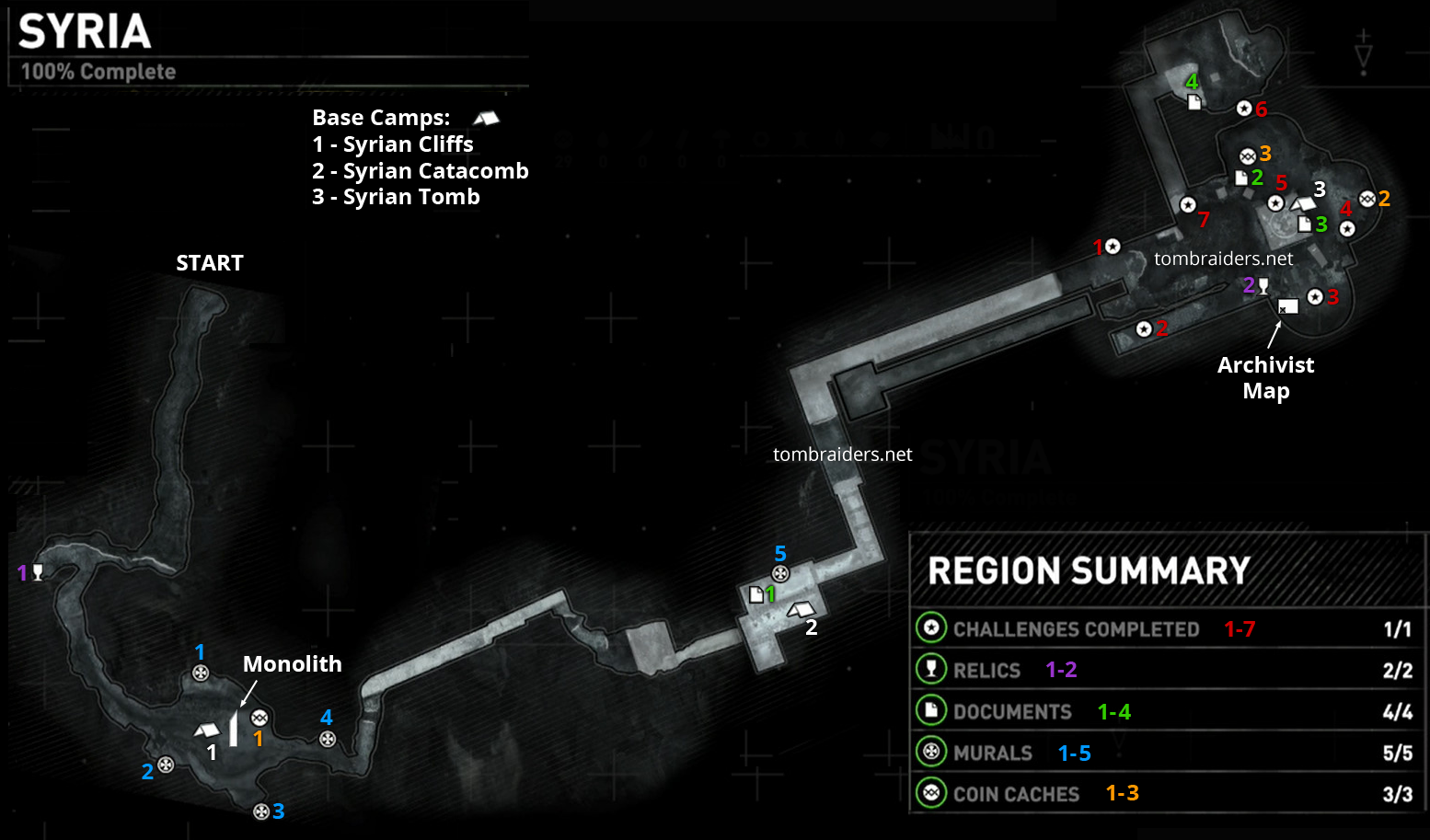
Task: Select mural 3 marker
Action: tap(261, 811)
